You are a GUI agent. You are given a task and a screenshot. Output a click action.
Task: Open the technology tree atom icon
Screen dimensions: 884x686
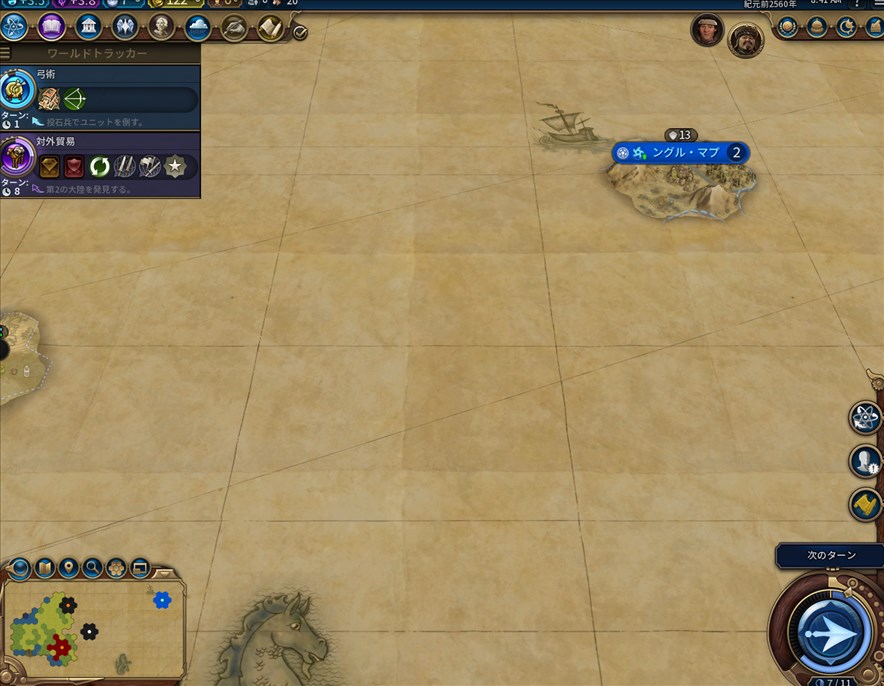[15, 27]
